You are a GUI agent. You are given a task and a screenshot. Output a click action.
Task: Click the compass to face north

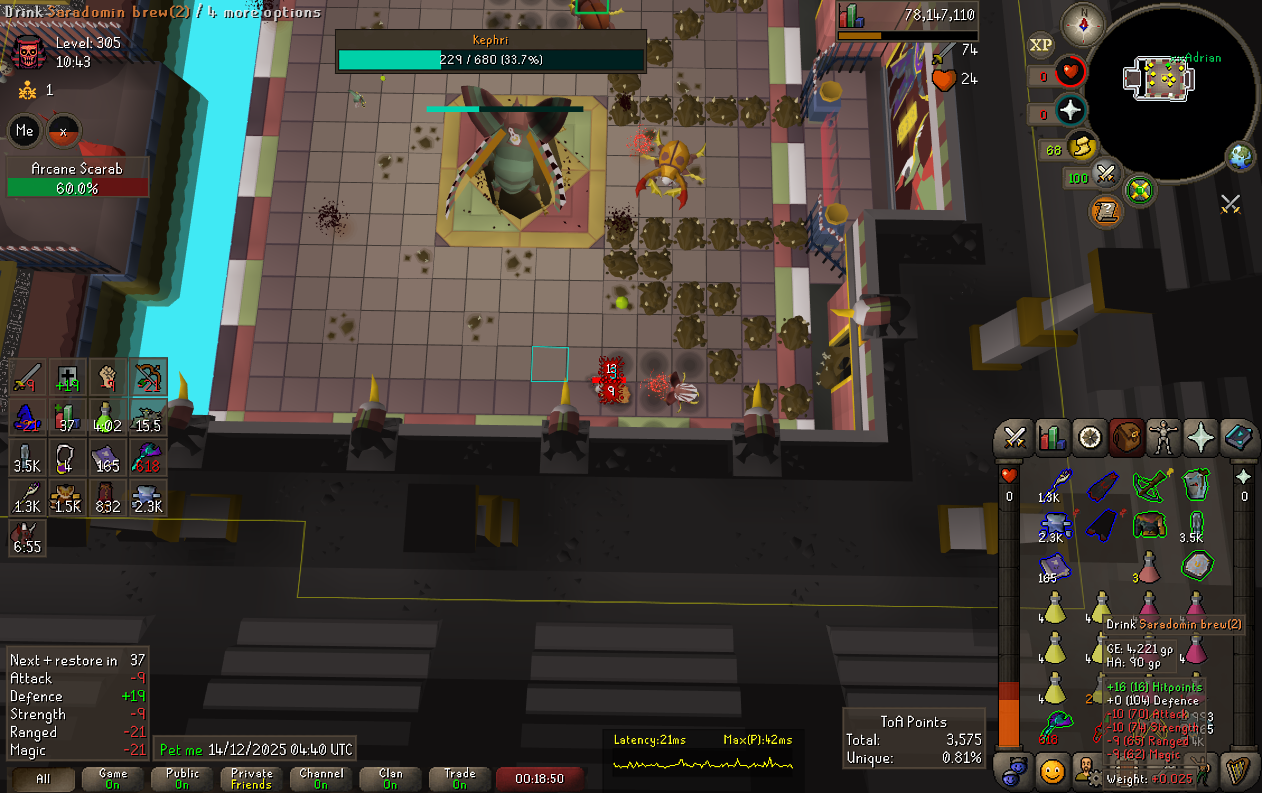[1083, 22]
